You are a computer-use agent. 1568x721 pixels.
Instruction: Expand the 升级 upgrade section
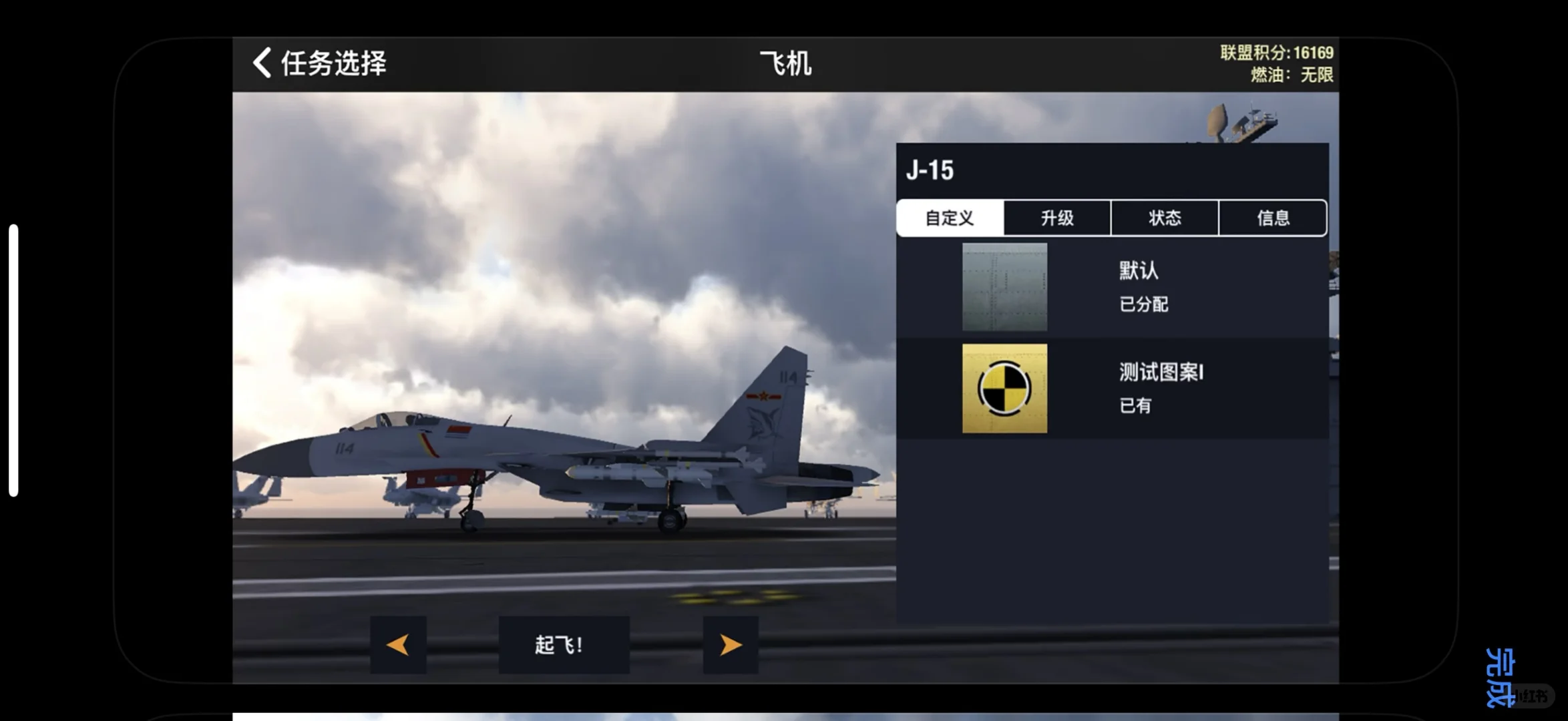tap(1055, 218)
